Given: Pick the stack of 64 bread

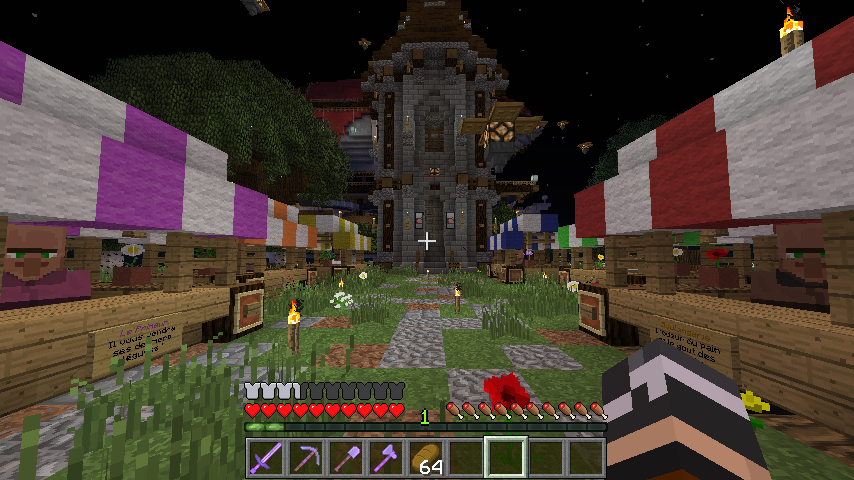Looking at the screenshot, I should pyautogui.click(x=426, y=458).
